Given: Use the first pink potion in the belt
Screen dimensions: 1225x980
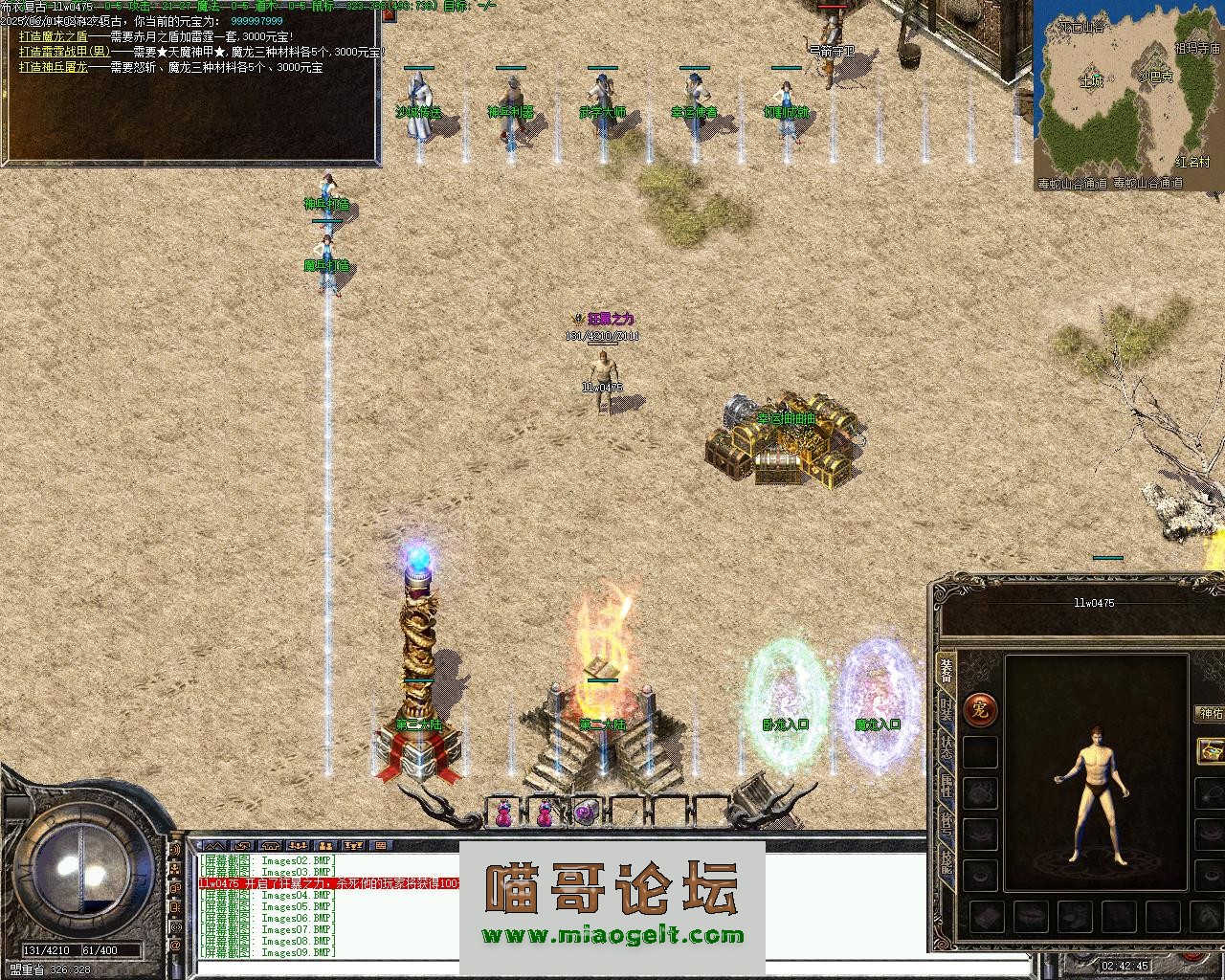Looking at the screenshot, I should pos(502,813).
